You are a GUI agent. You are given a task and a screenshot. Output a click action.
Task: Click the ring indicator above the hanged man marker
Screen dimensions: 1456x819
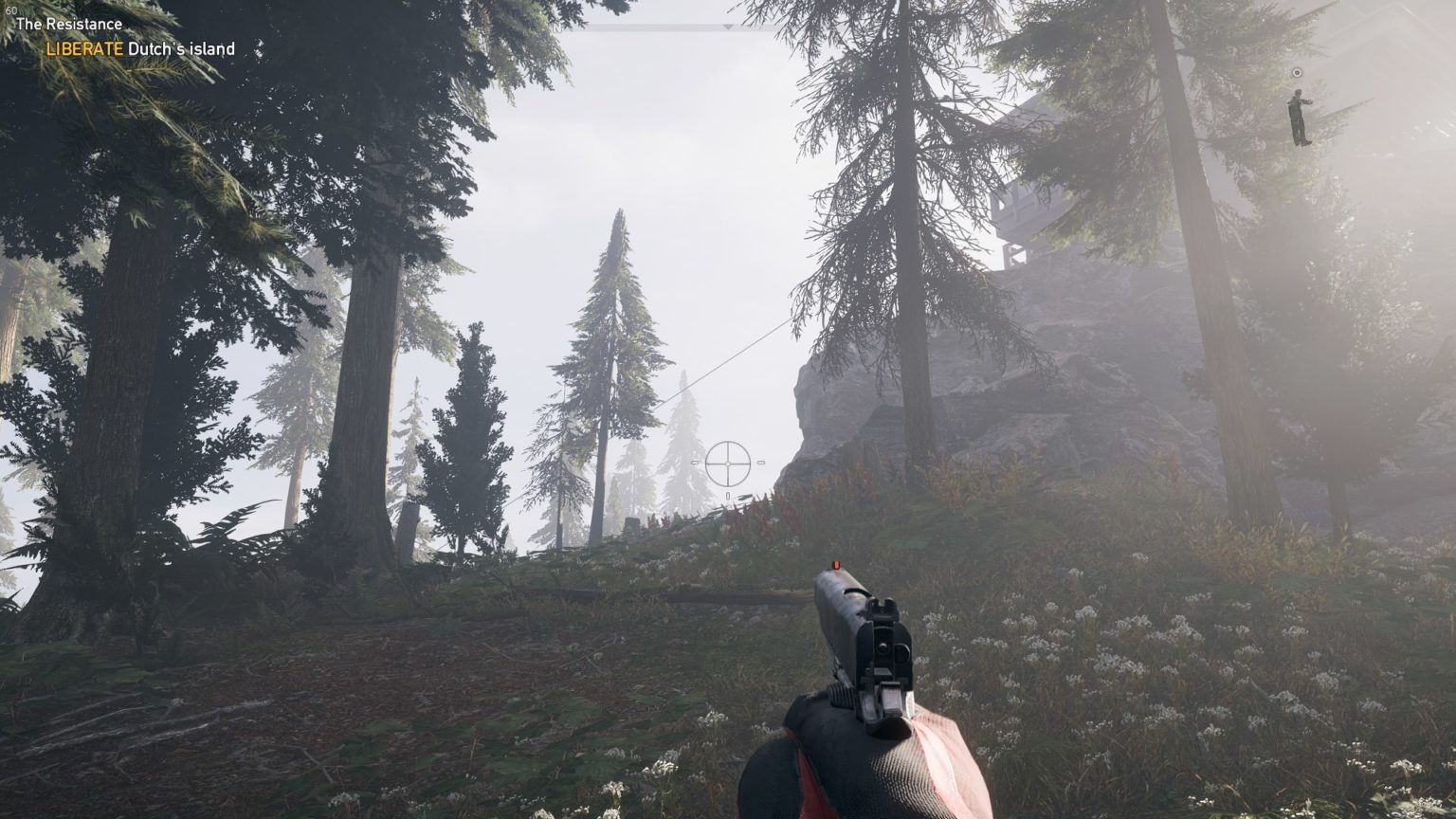click(x=1297, y=71)
